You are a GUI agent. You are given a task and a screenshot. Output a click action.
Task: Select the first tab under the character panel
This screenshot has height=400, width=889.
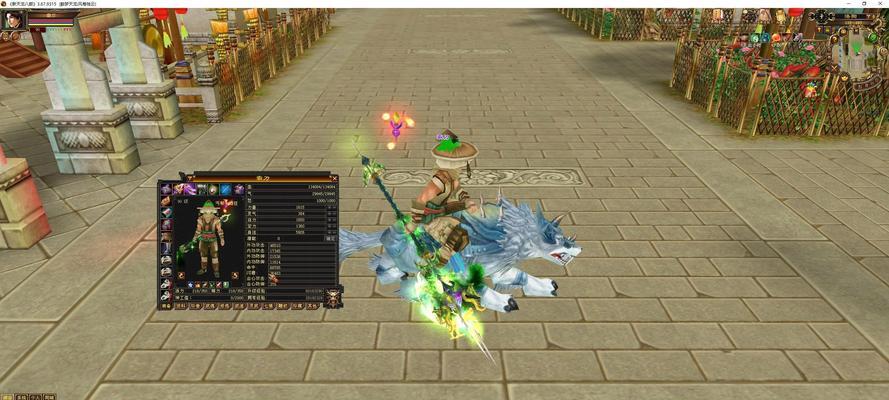tap(166, 307)
